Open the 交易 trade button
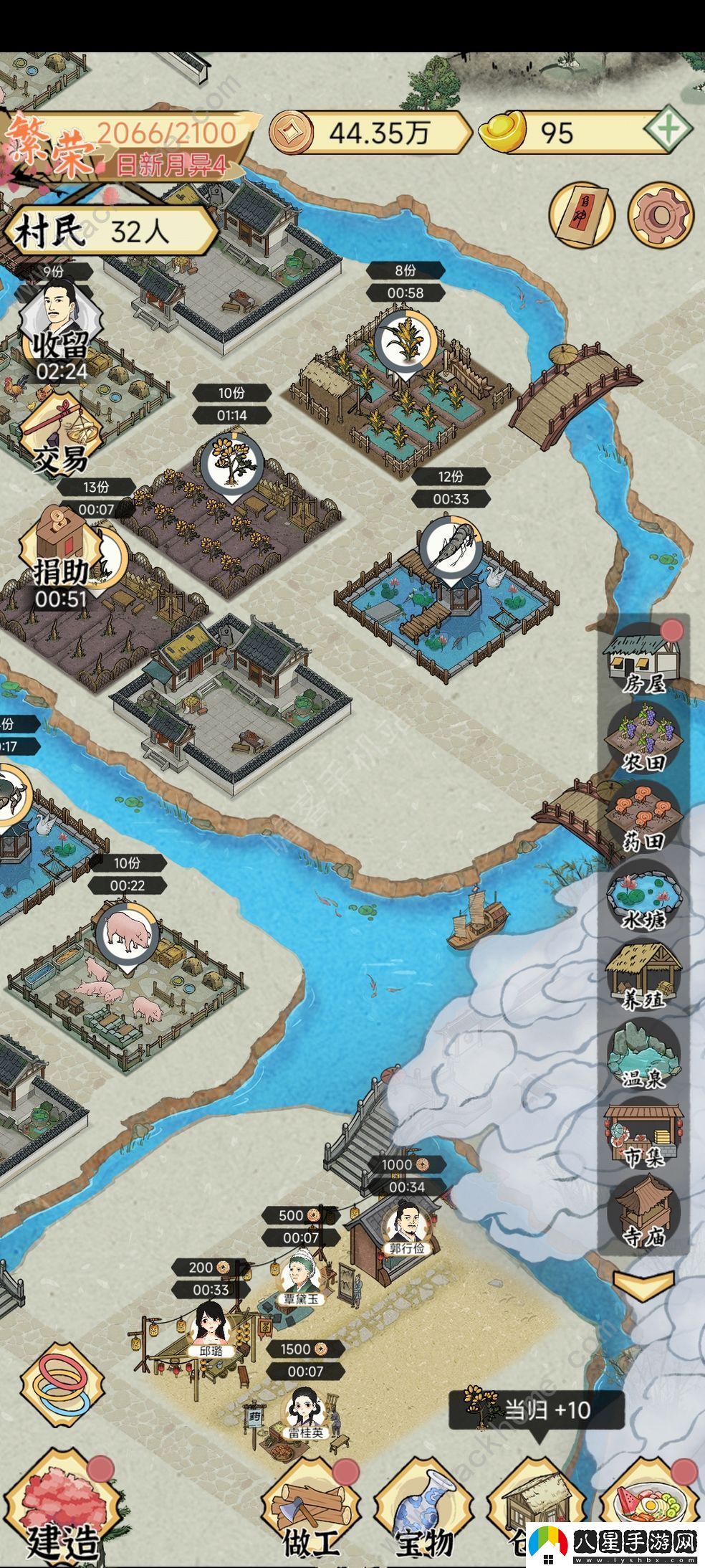 click(x=60, y=434)
